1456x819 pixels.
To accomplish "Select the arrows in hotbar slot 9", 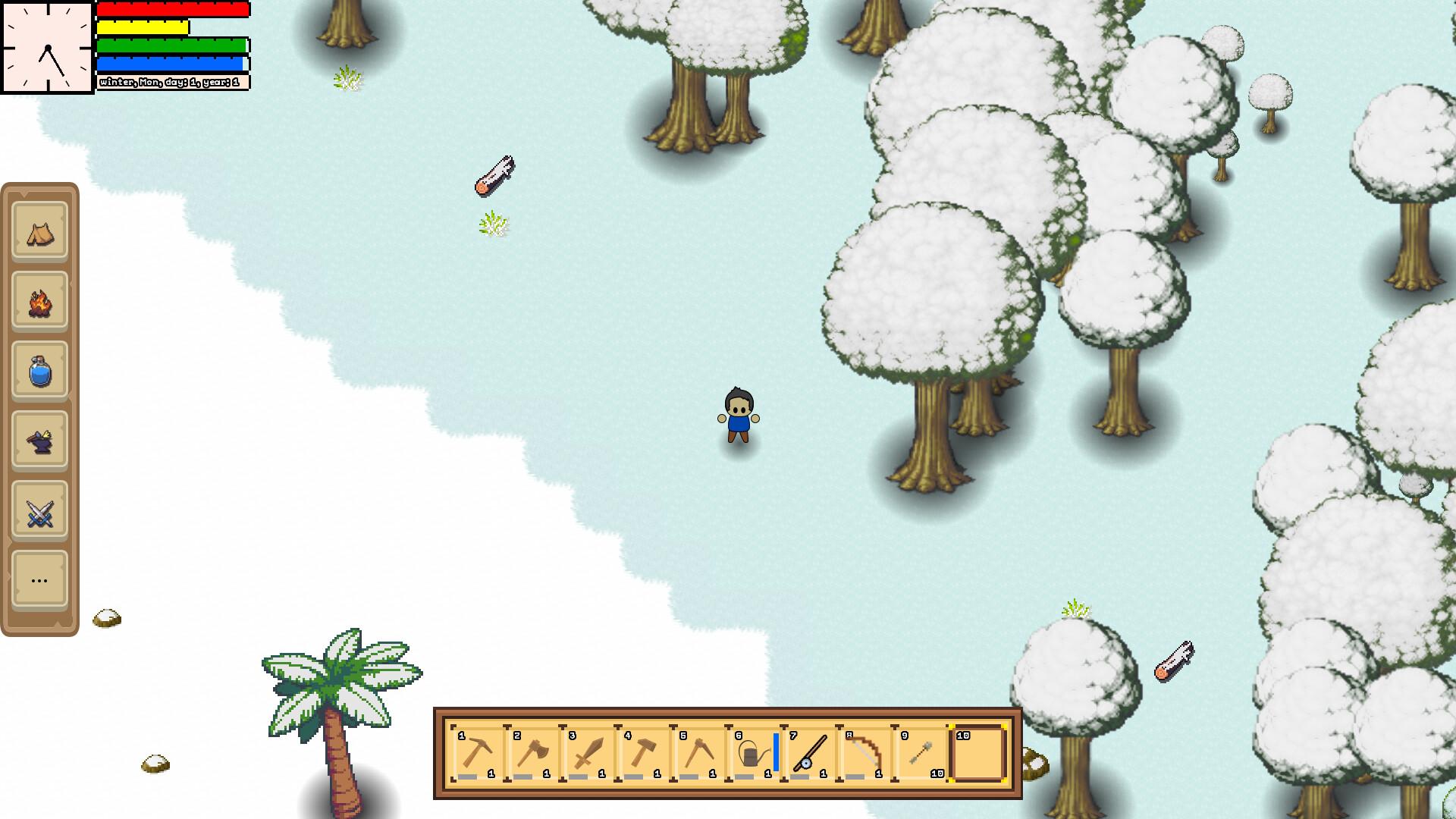I will pyautogui.click(x=921, y=753).
